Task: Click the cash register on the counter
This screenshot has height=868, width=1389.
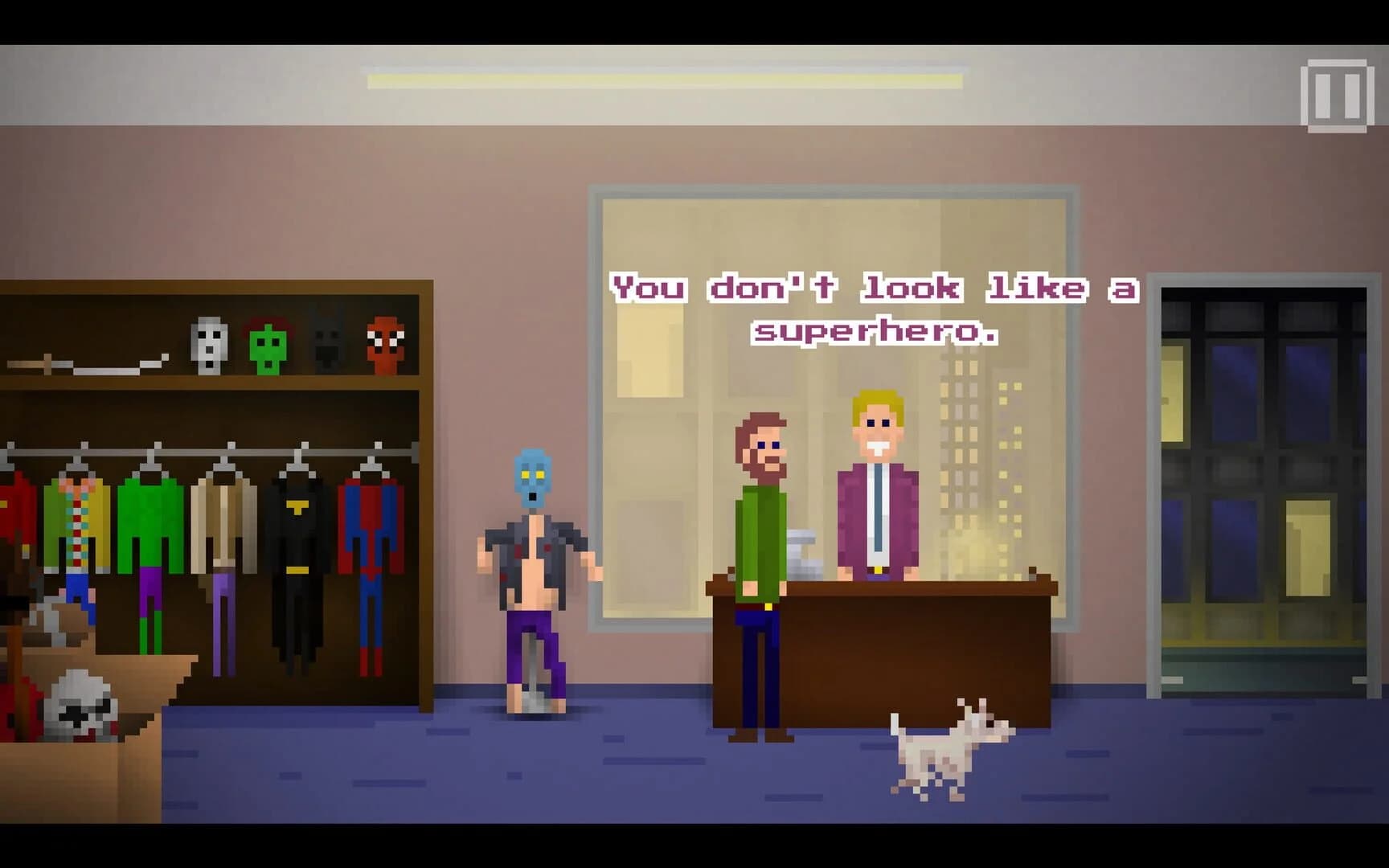Action: pos(804,555)
